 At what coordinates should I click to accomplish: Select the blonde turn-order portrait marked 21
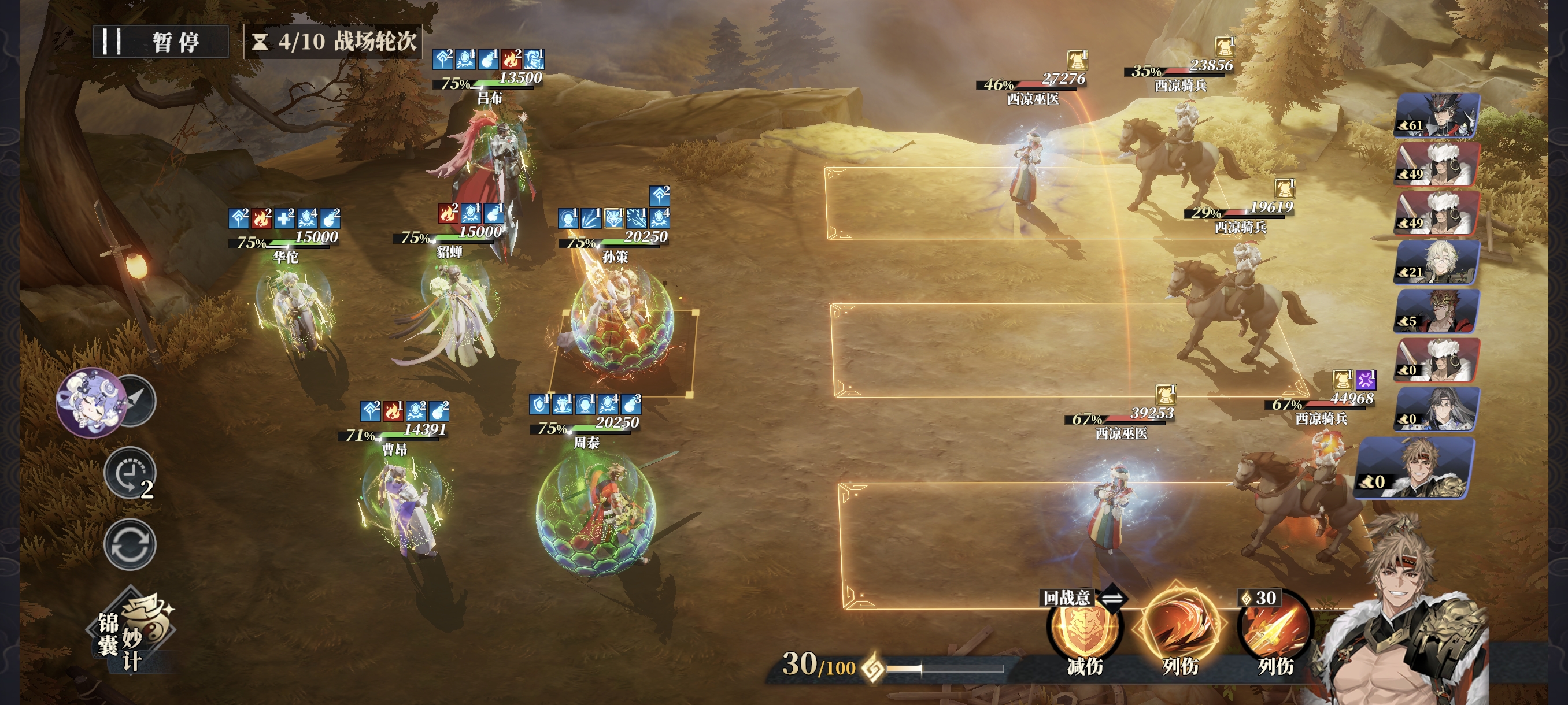click(x=1437, y=262)
